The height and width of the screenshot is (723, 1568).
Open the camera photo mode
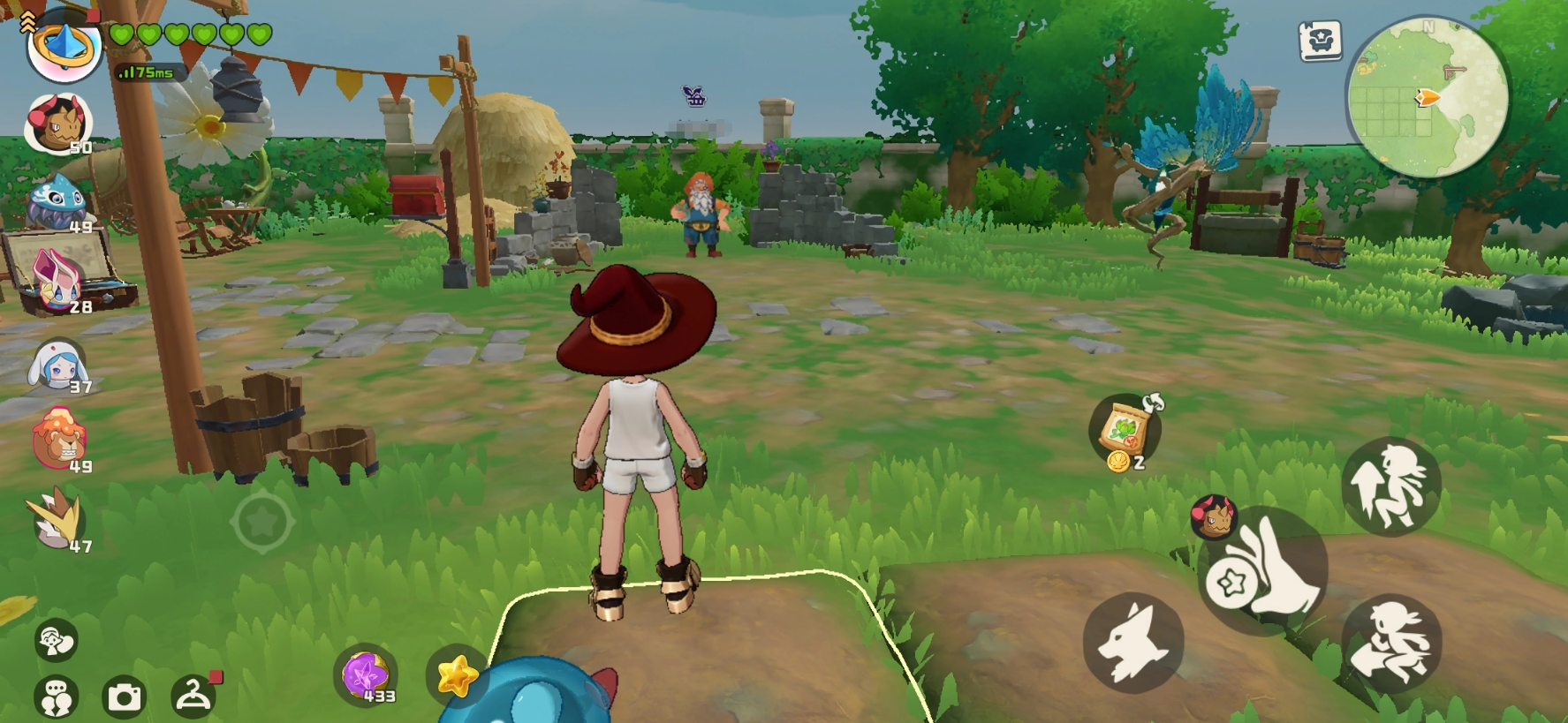coord(124,697)
